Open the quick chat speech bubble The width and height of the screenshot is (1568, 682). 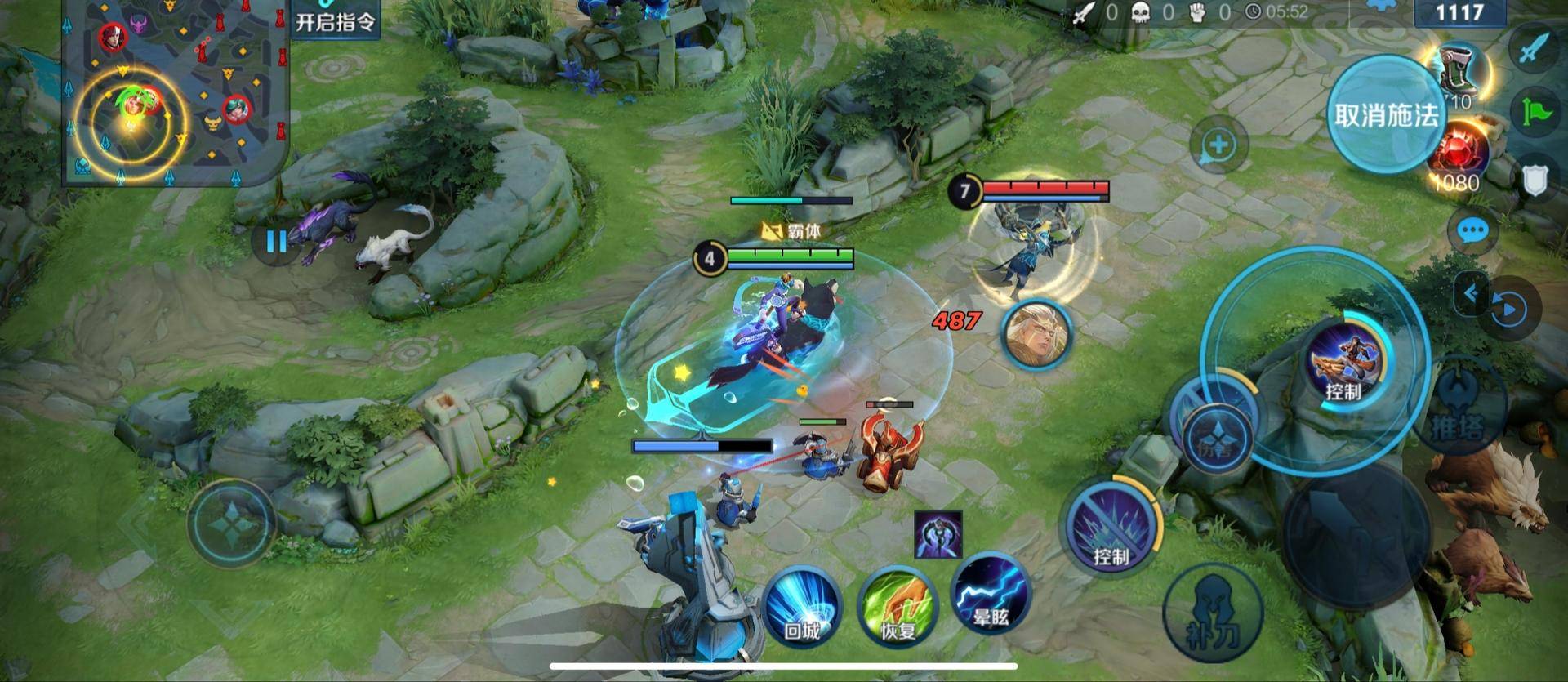pyautogui.click(x=1472, y=231)
